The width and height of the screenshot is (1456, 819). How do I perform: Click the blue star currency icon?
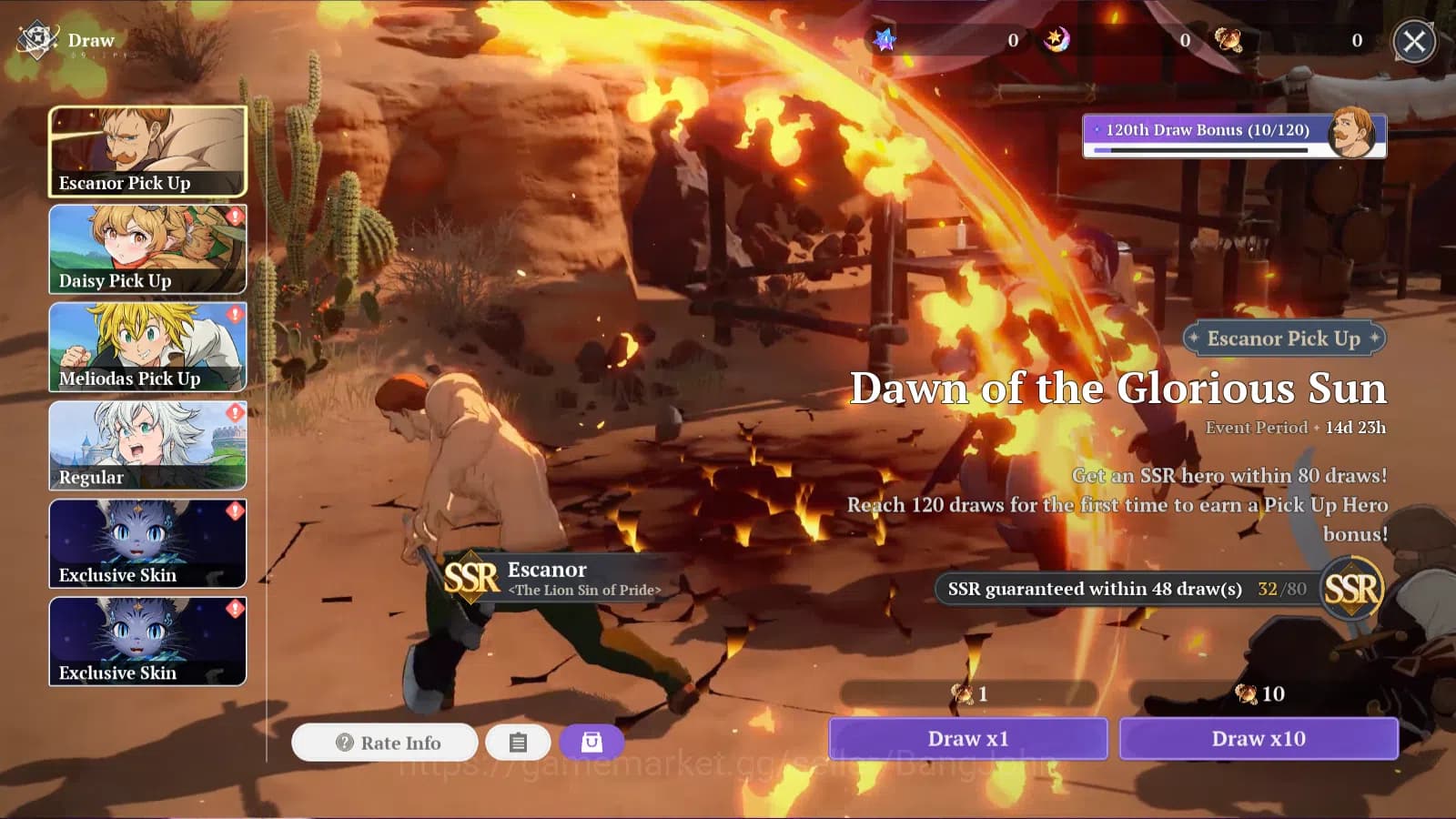(x=885, y=40)
